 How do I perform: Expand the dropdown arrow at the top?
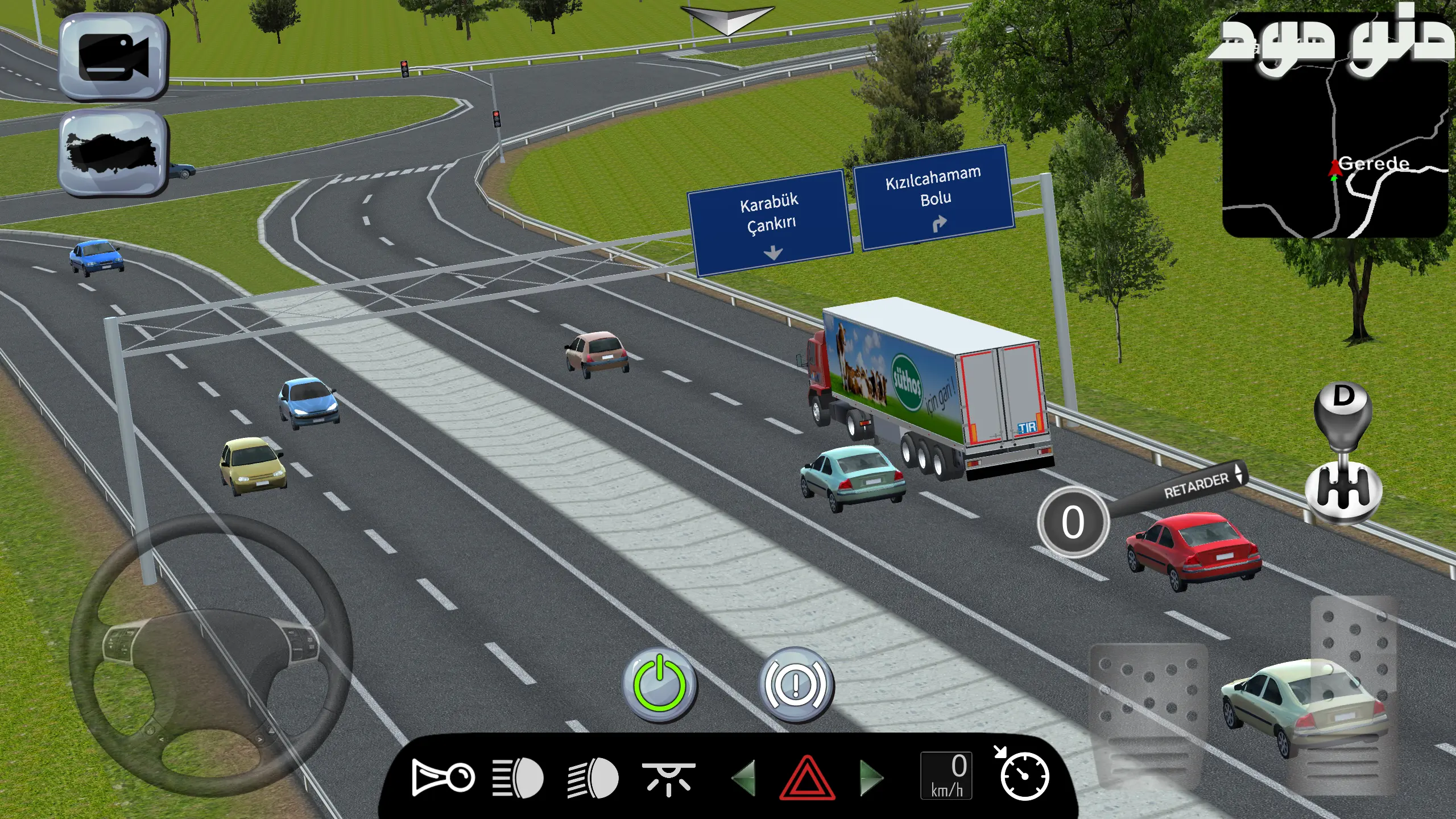[x=727, y=20]
